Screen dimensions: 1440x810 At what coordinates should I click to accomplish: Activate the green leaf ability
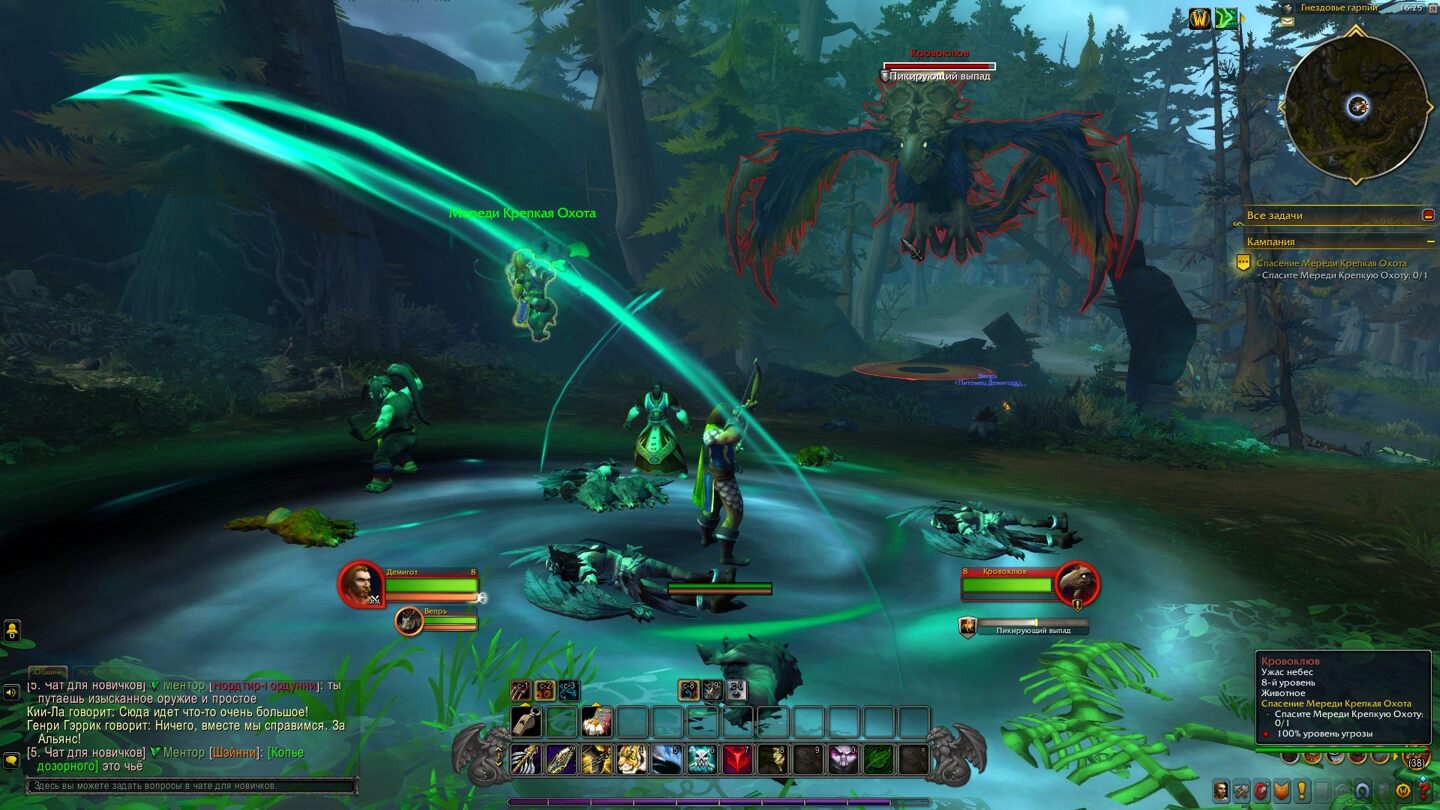pos(877,760)
